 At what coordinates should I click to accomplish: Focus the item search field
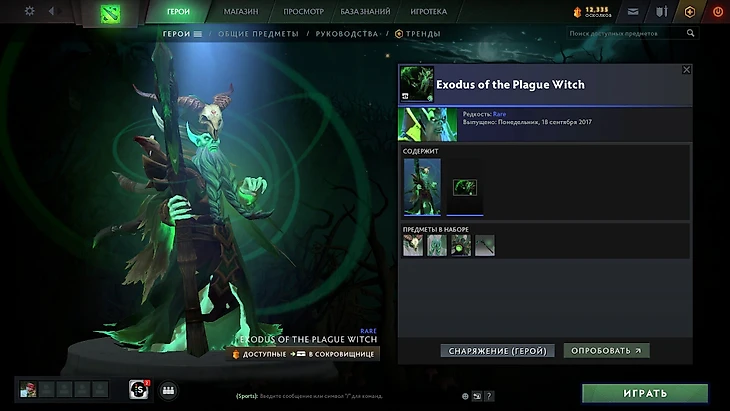click(x=630, y=33)
